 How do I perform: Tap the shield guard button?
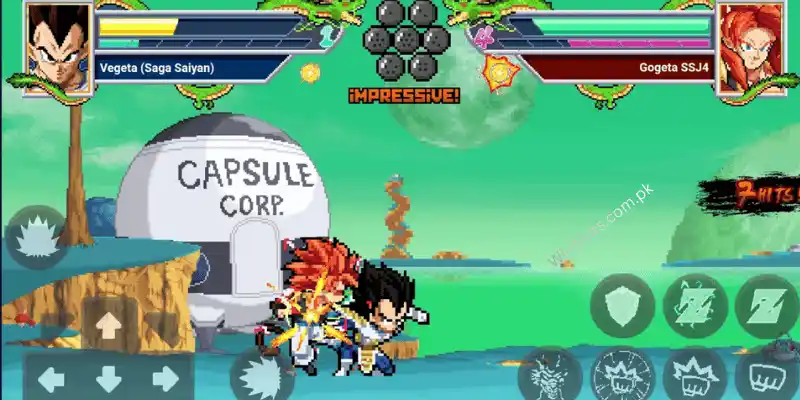tap(622, 306)
